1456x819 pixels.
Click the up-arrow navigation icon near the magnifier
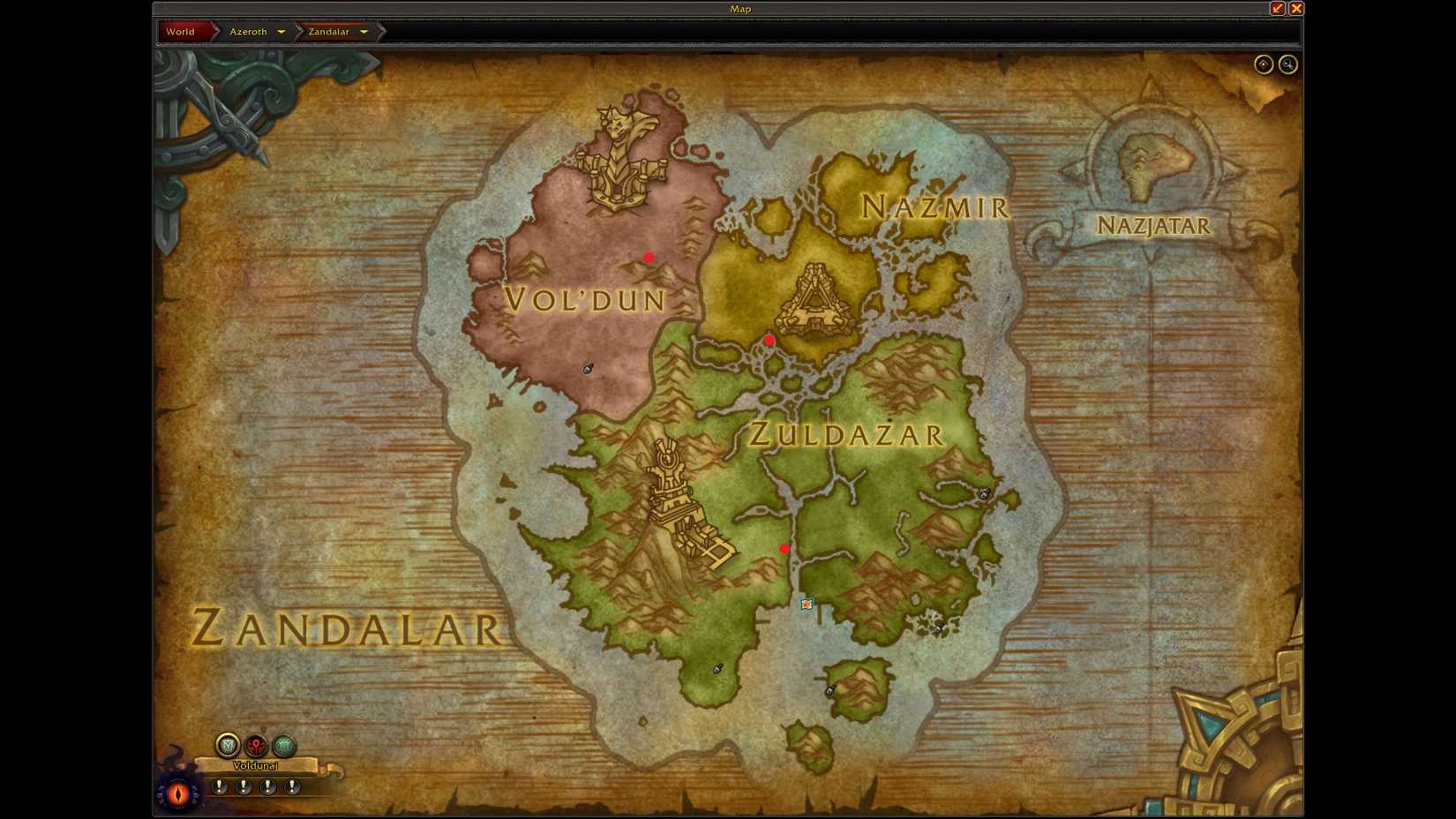pos(1263,64)
